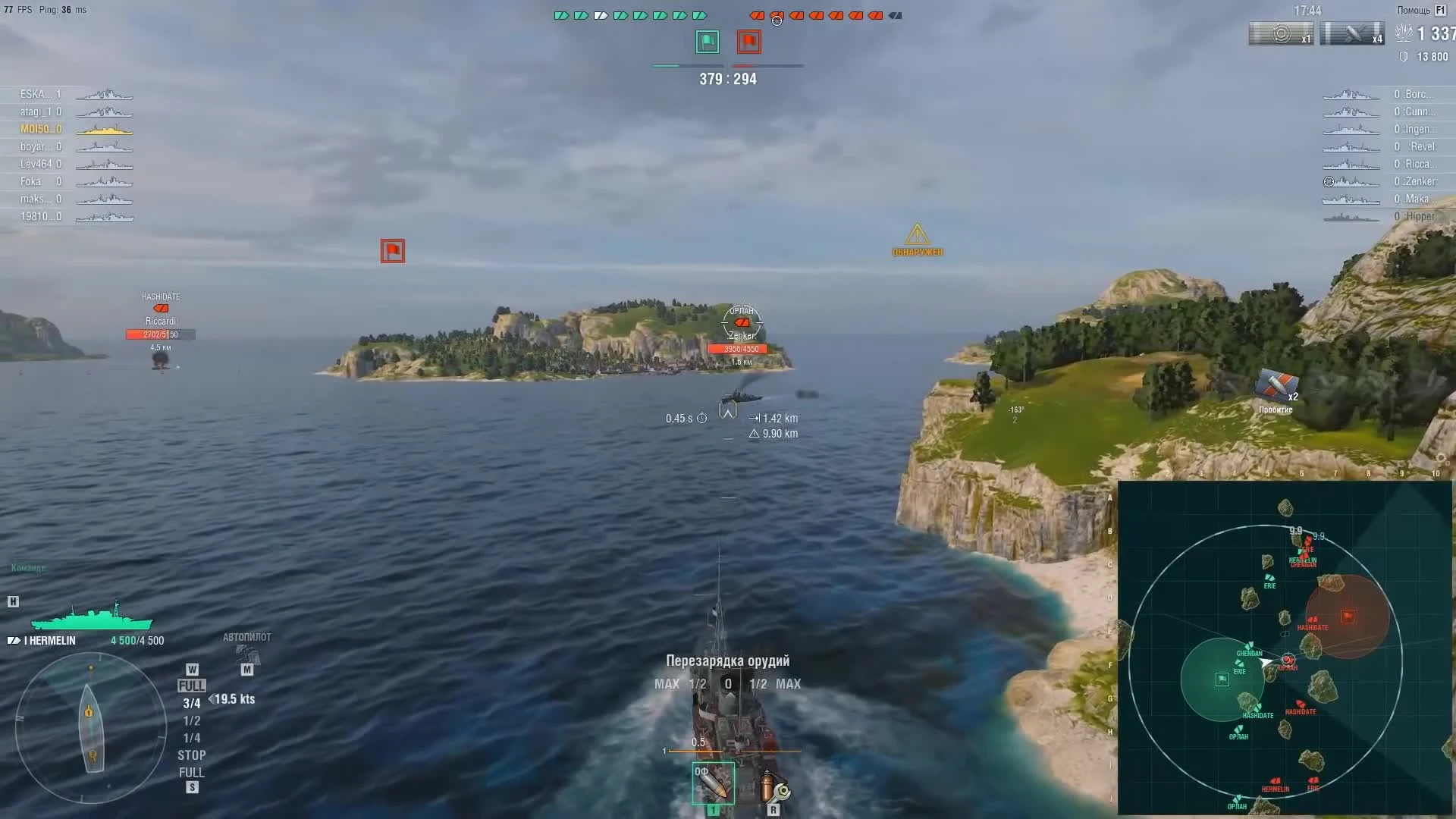Set the throttle to FULL speed
The height and width of the screenshot is (819, 1456).
[192, 685]
